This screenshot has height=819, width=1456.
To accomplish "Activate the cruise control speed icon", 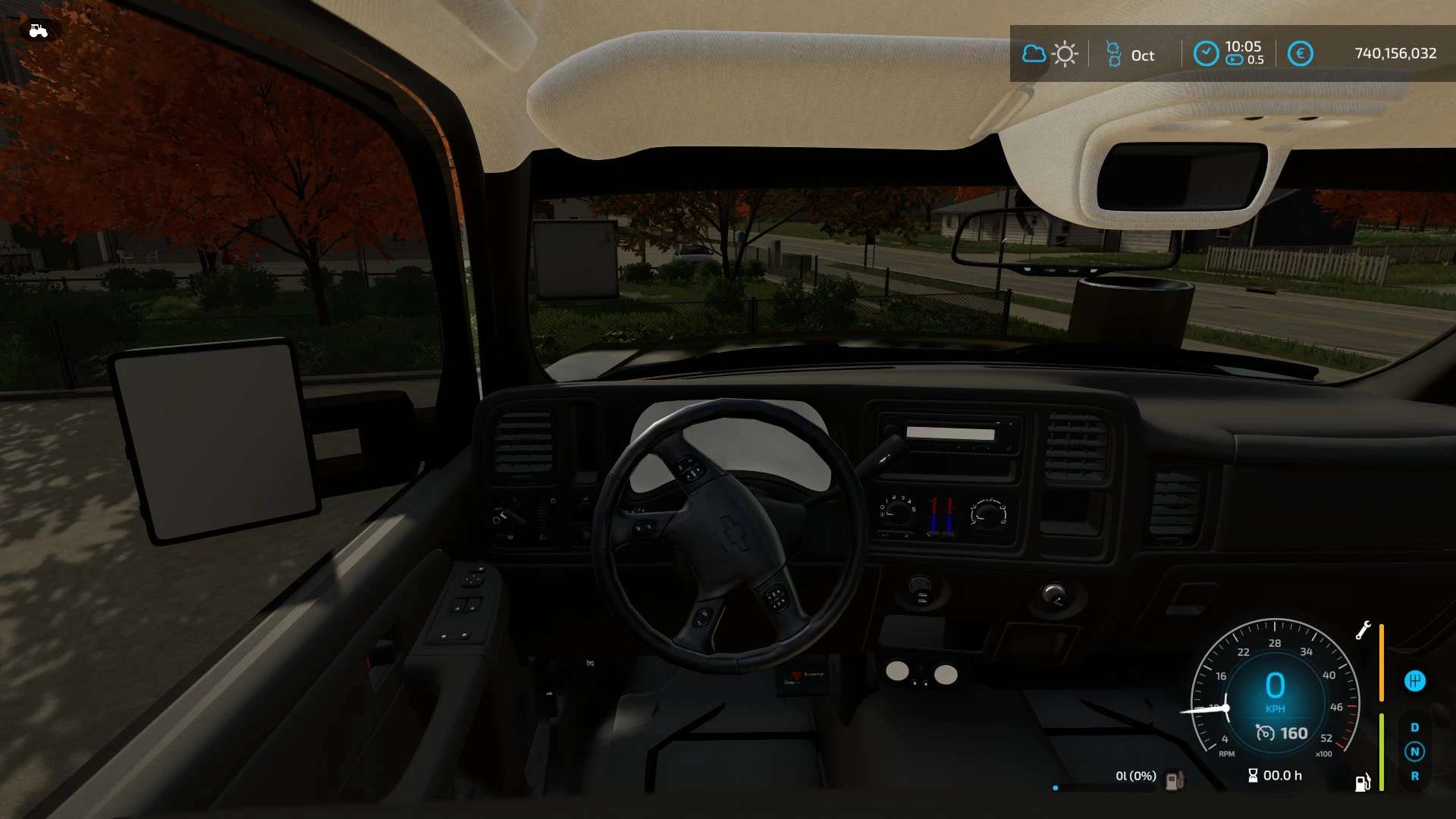I will coord(1265,733).
